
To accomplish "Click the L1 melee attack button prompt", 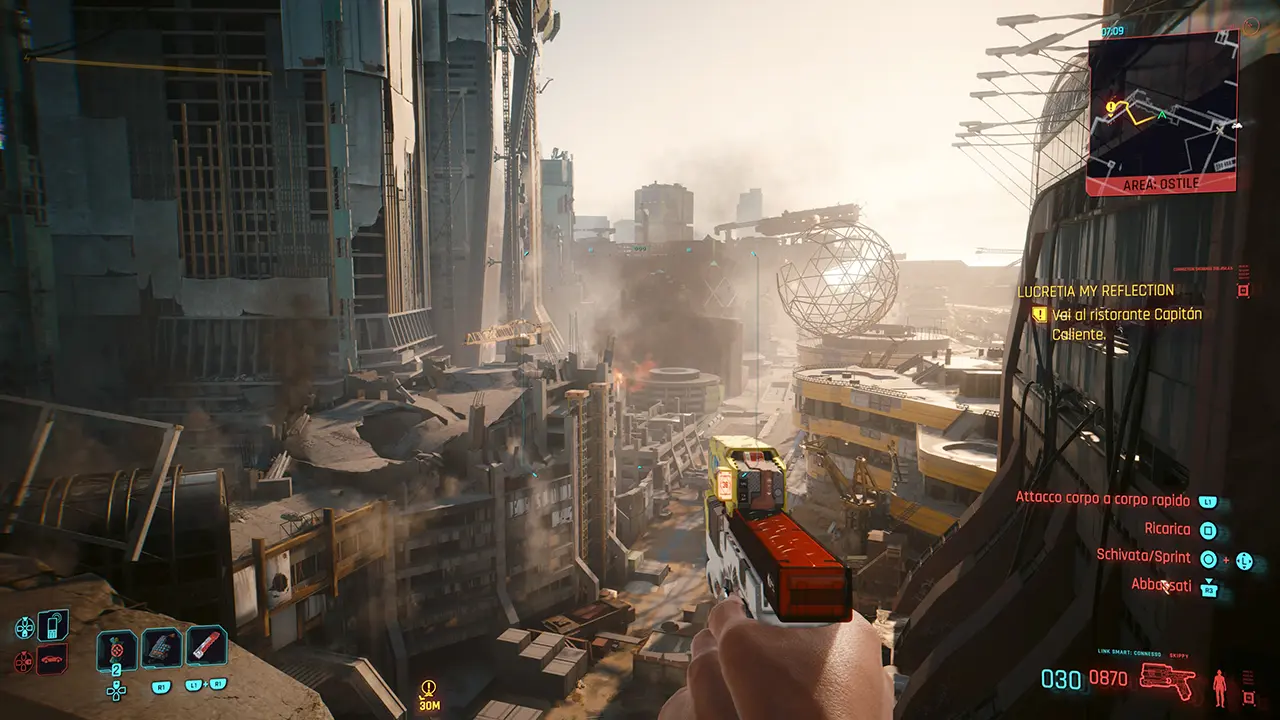I will [1209, 501].
